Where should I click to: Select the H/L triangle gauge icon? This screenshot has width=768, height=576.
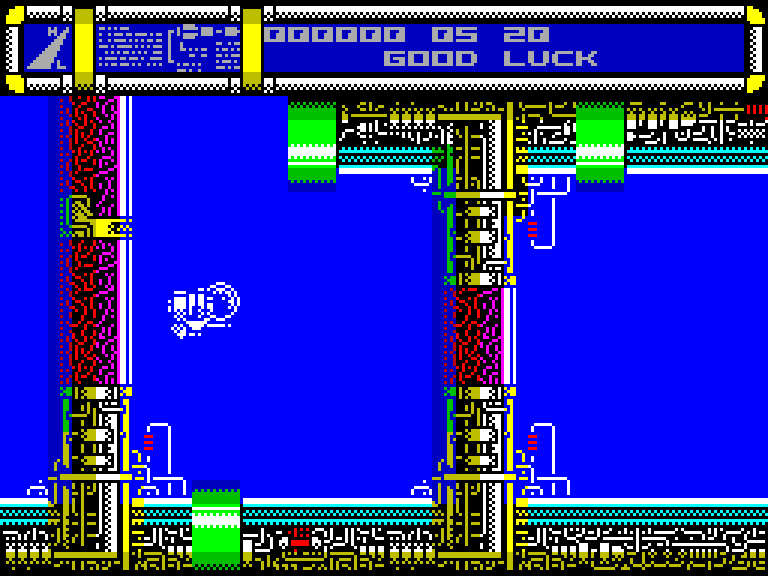(x=47, y=47)
